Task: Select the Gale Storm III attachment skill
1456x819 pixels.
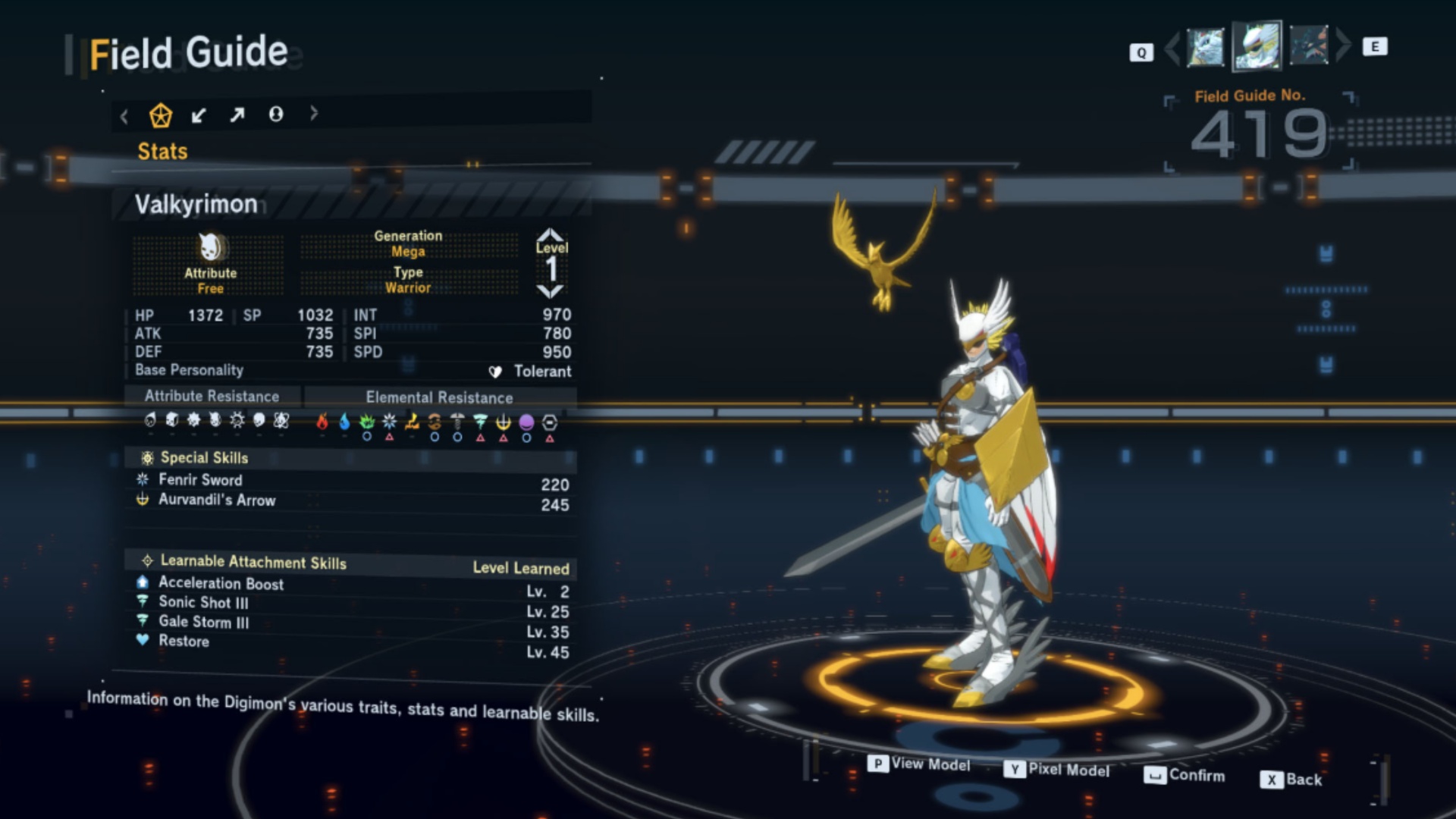Action: click(x=203, y=623)
